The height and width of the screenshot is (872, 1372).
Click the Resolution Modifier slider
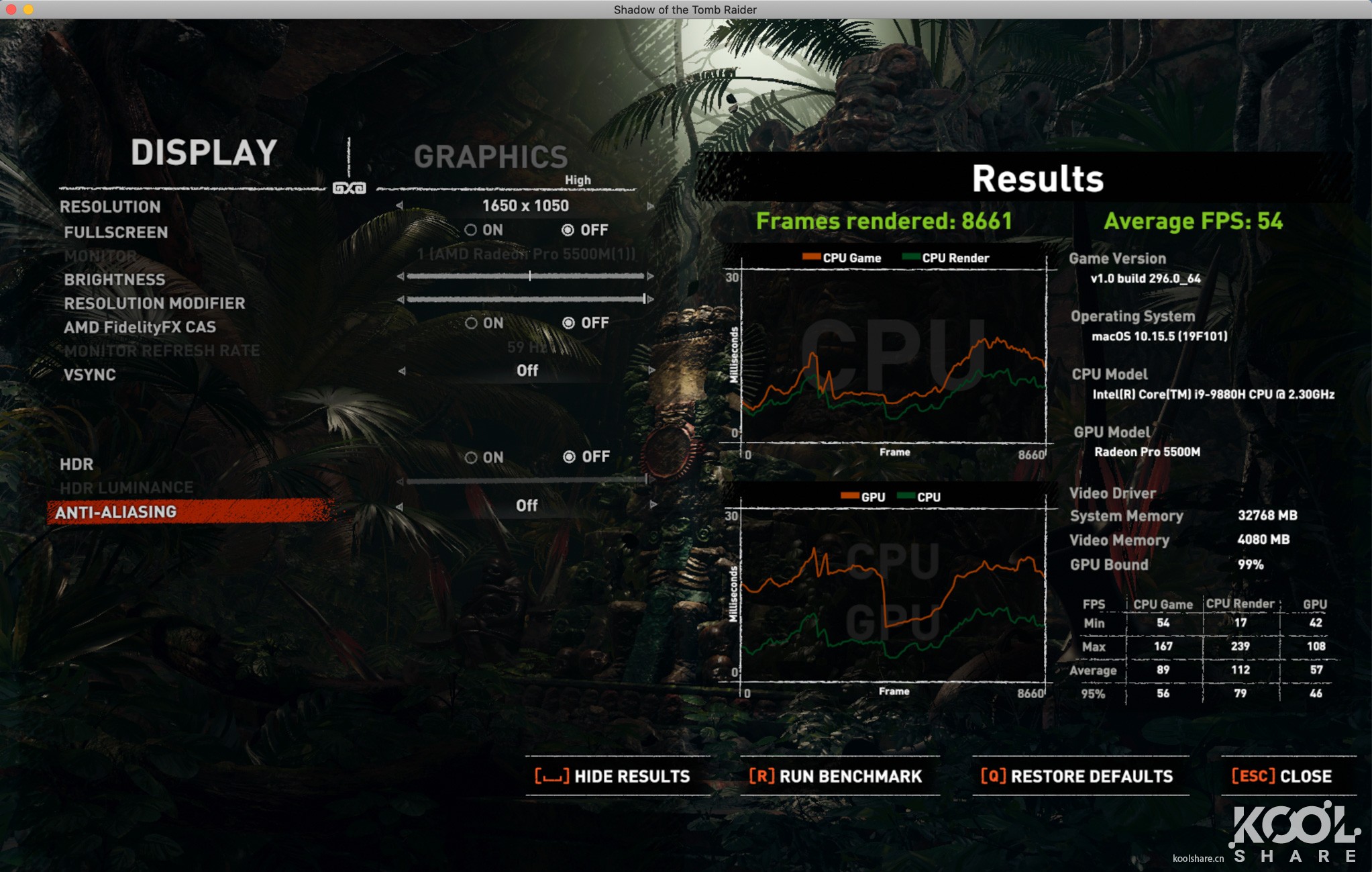coord(525,299)
